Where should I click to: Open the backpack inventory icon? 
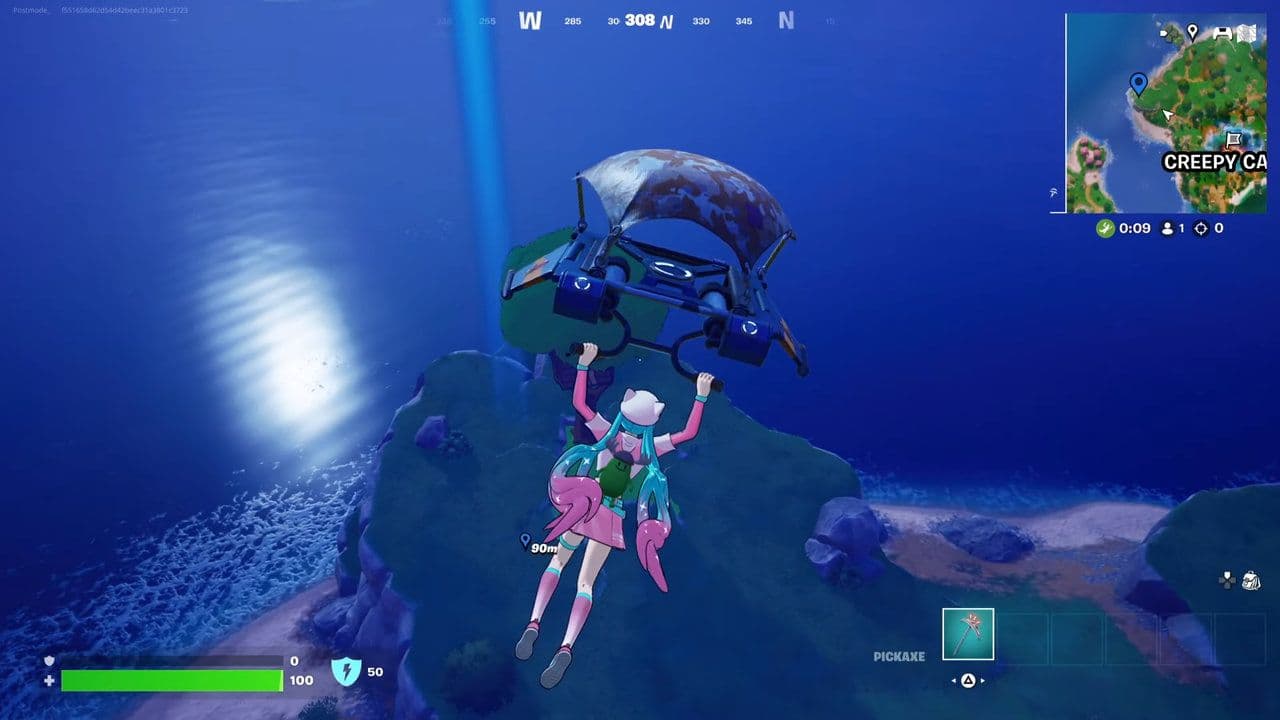(x=1251, y=580)
